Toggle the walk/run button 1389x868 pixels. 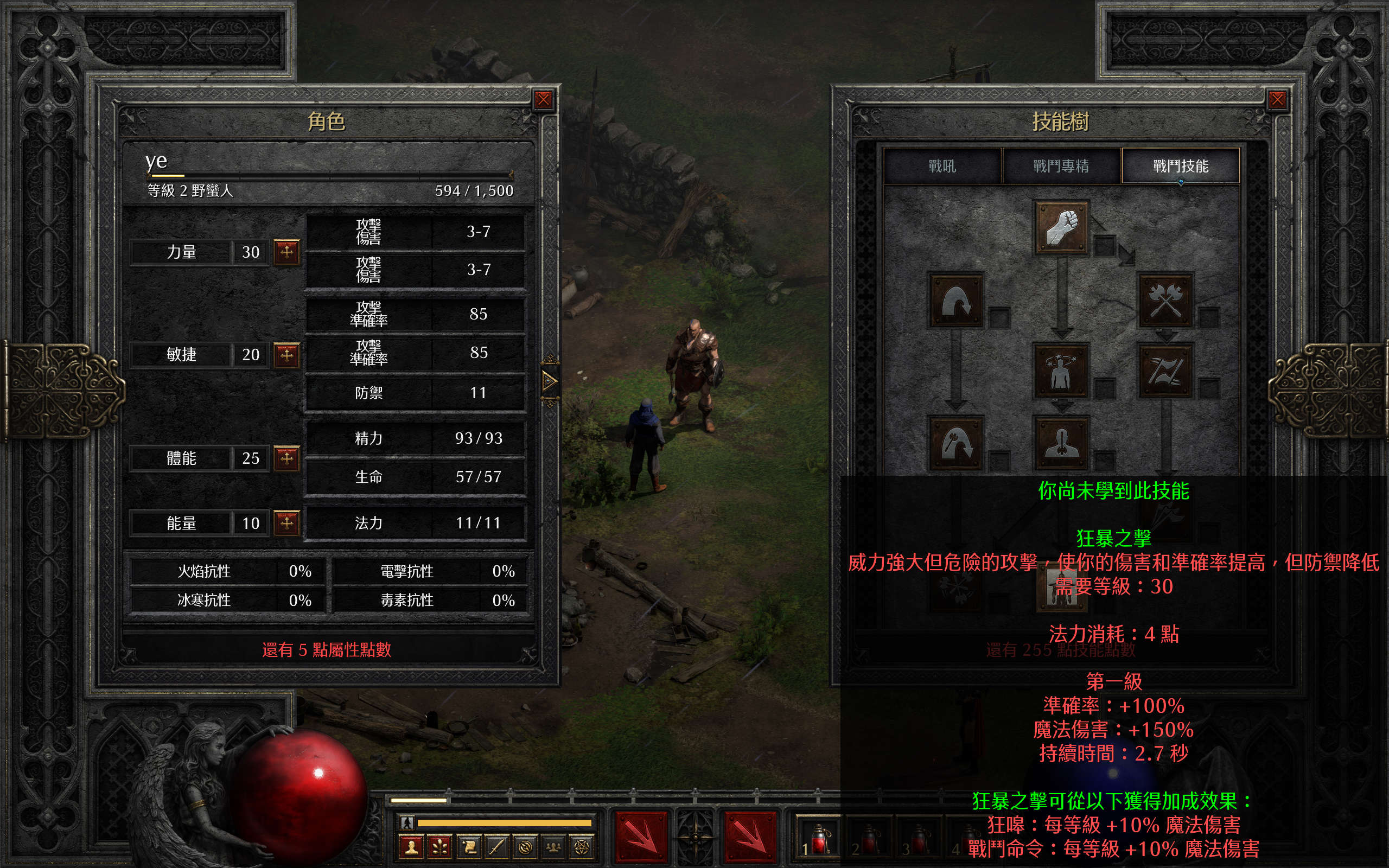pos(407,822)
